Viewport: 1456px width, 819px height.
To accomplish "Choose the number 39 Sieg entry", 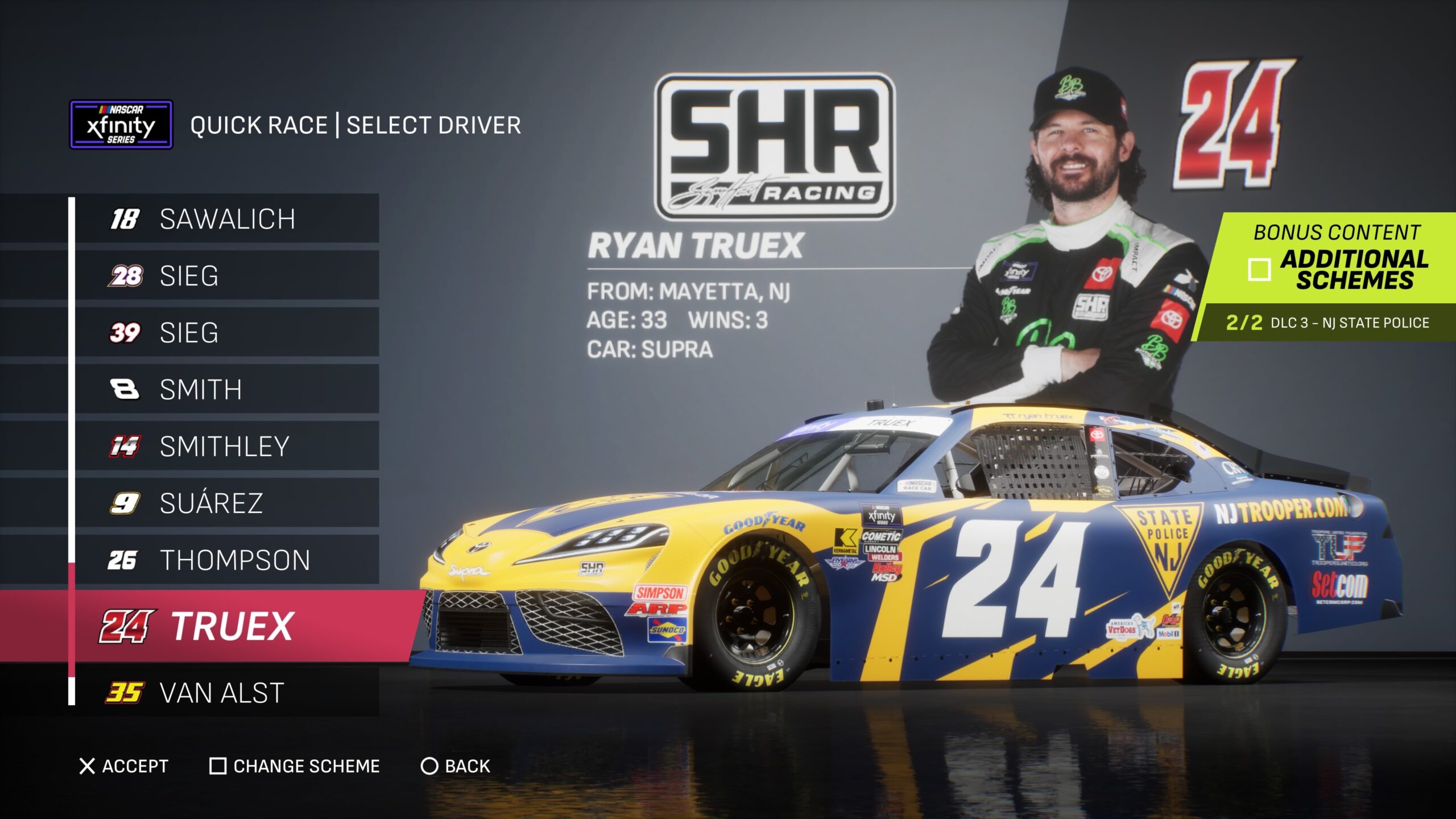I will [x=226, y=333].
